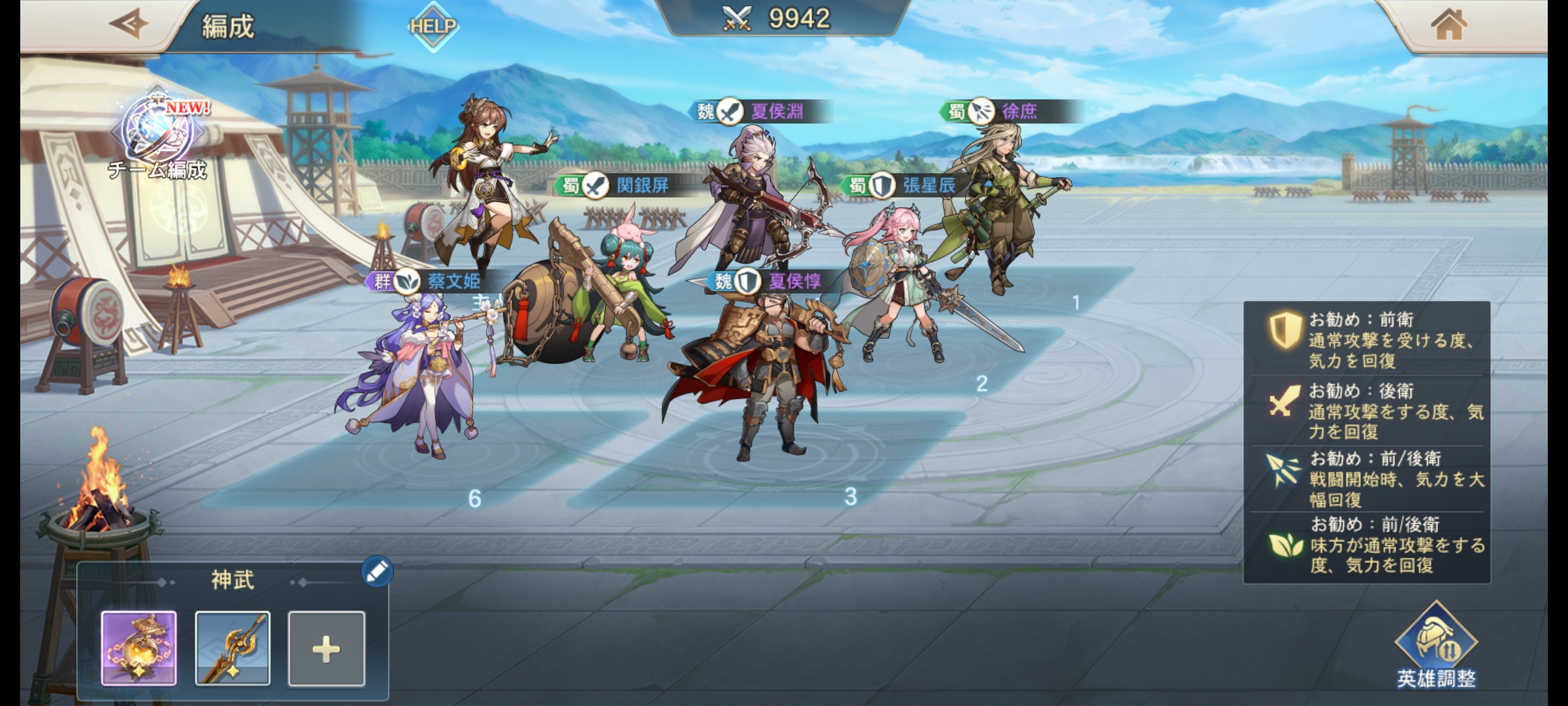Select hero 蔡文姫 in the formation
The height and width of the screenshot is (706, 1568).
[418, 373]
